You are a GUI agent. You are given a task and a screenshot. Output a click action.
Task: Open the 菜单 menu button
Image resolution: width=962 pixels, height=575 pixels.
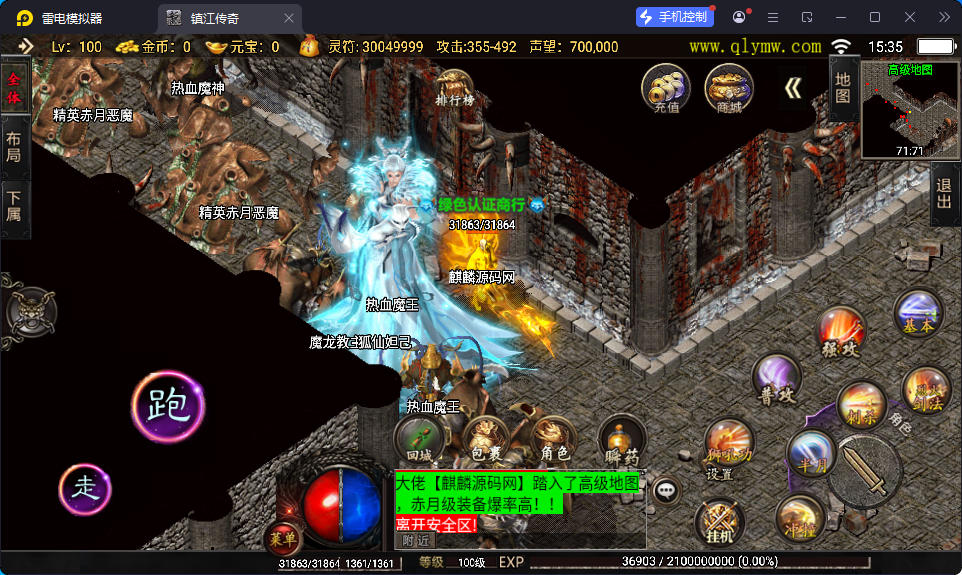click(x=282, y=538)
